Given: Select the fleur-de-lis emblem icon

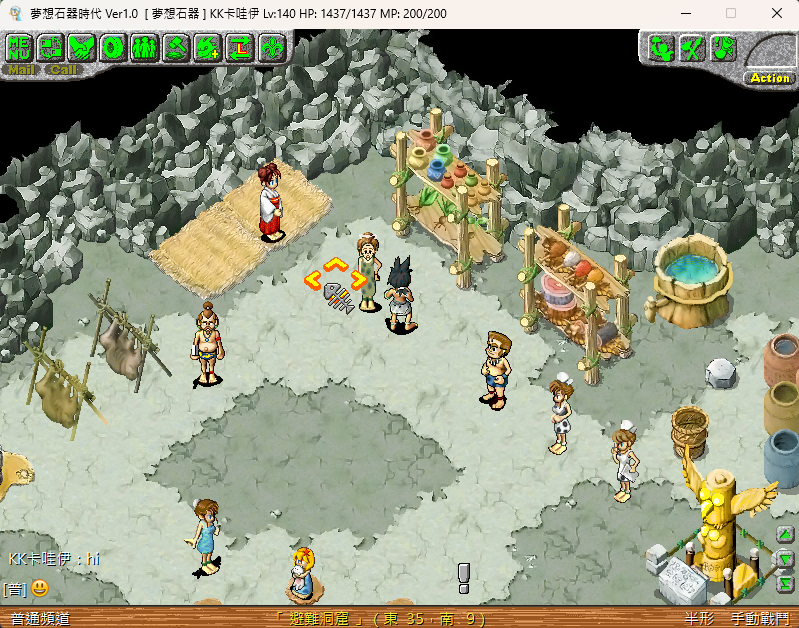Looking at the screenshot, I should pos(271,46).
